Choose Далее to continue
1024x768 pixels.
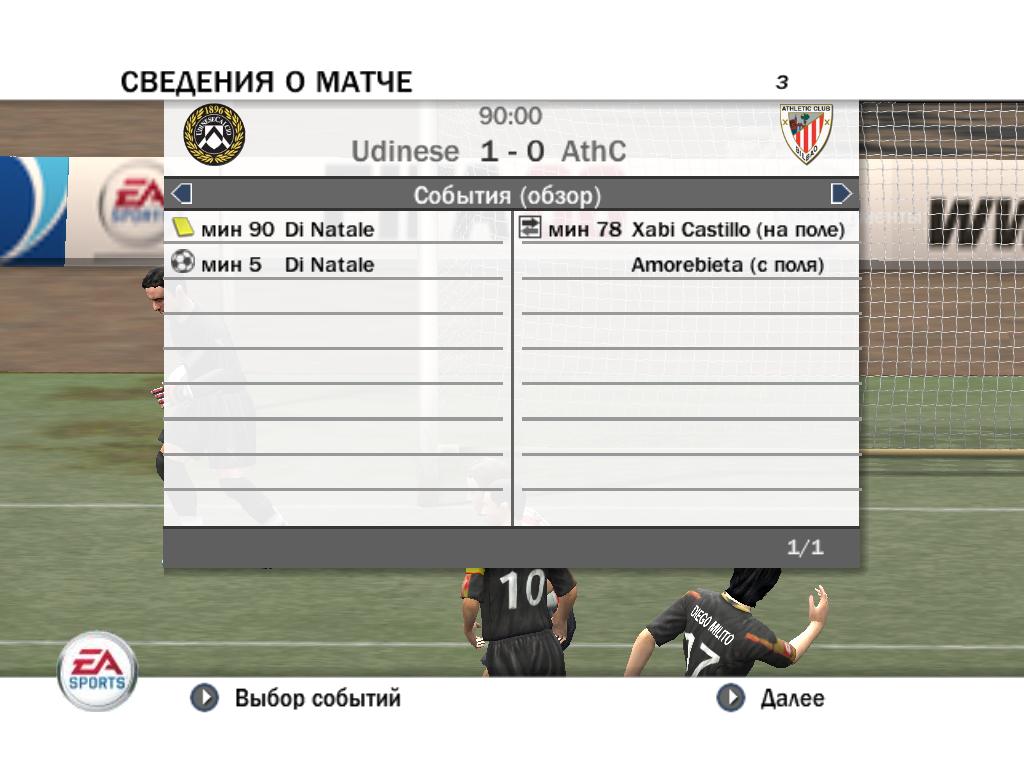(x=772, y=698)
